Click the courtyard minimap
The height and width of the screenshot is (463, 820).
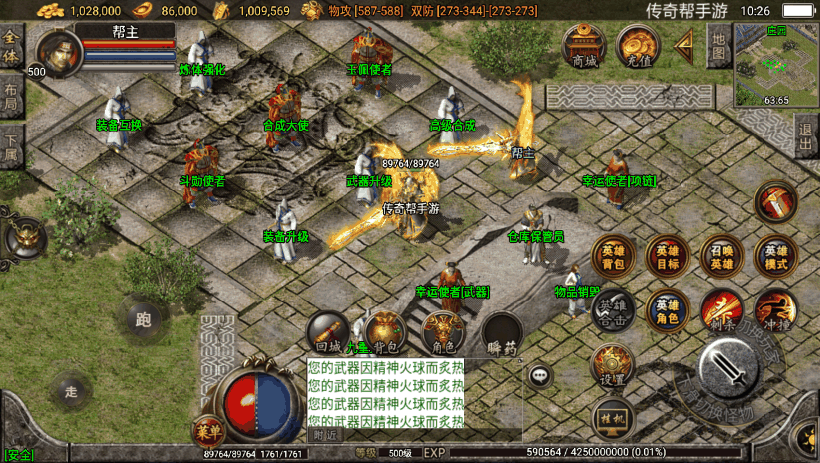click(776, 65)
